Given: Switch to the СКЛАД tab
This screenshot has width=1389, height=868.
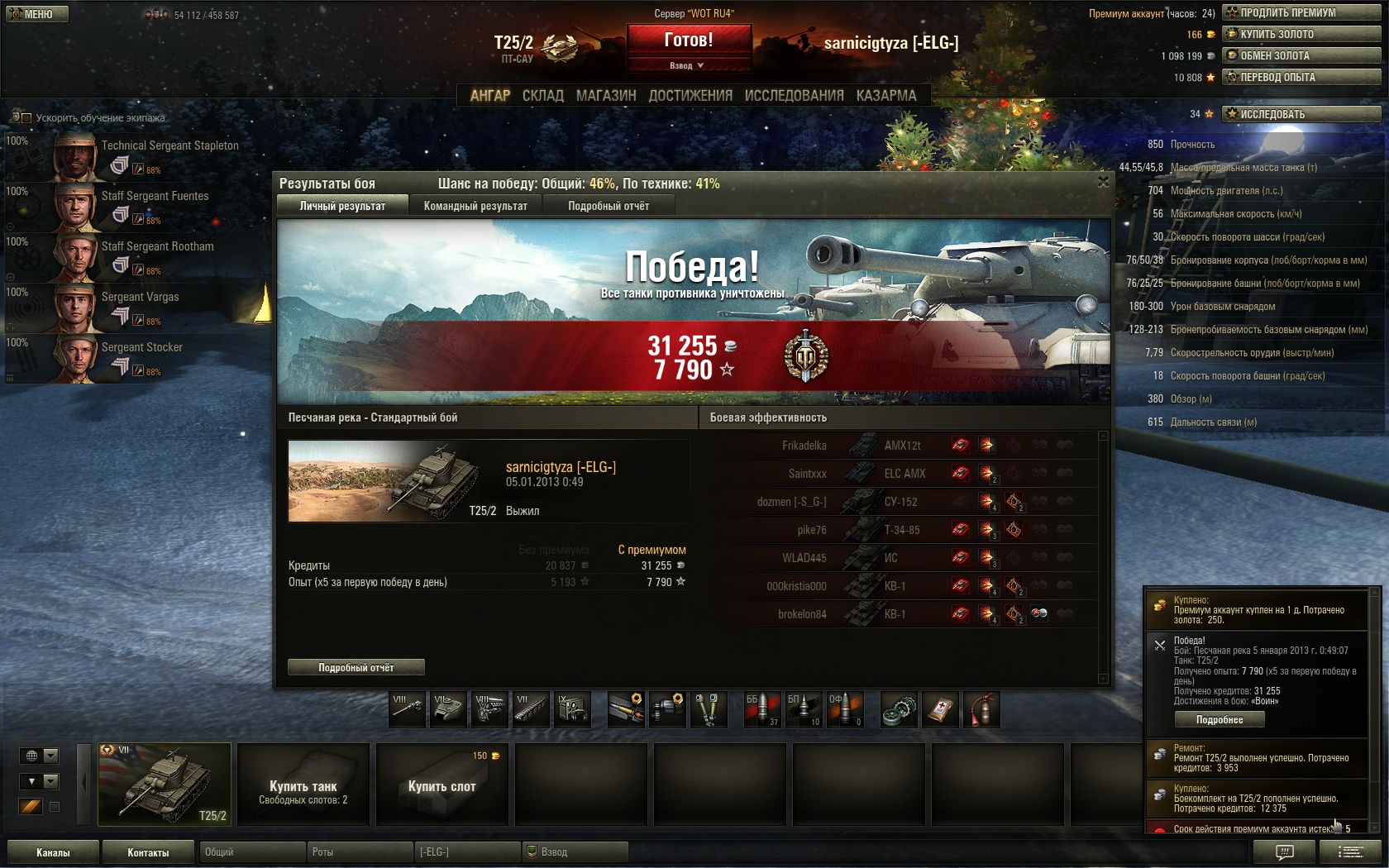Looking at the screenshot, I should pos(542,96).
